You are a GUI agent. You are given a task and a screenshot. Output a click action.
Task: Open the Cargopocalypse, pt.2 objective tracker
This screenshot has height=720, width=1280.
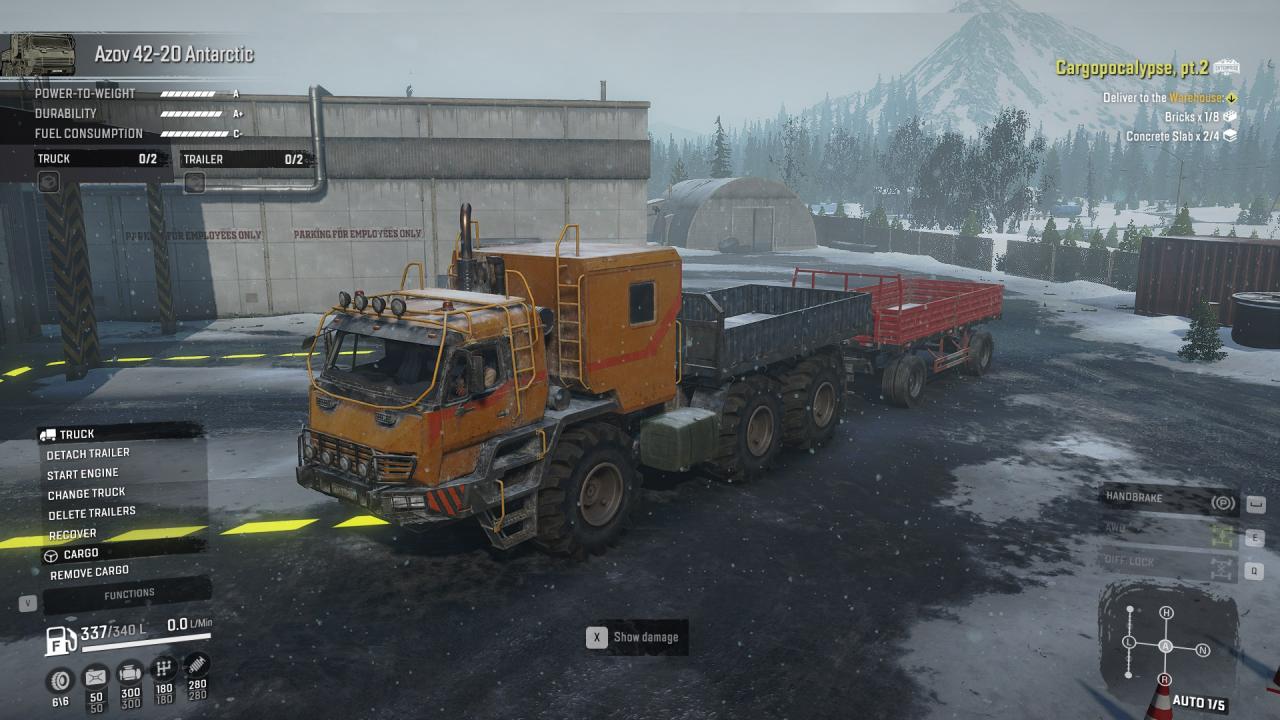(1132, 68)
